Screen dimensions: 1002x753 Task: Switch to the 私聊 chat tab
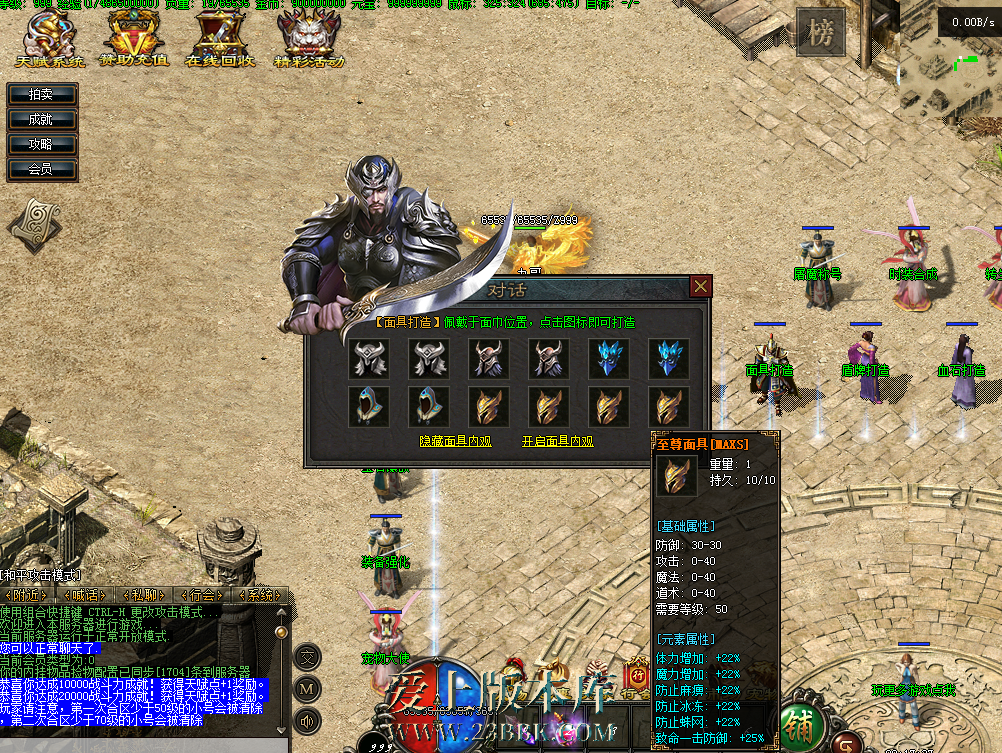(142, 595)
